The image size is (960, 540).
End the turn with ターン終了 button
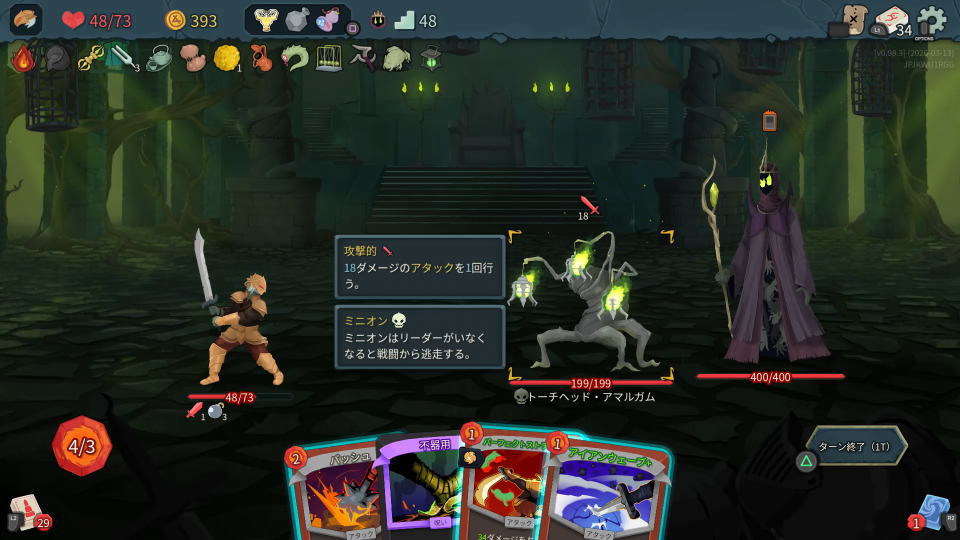click(856, 446)
